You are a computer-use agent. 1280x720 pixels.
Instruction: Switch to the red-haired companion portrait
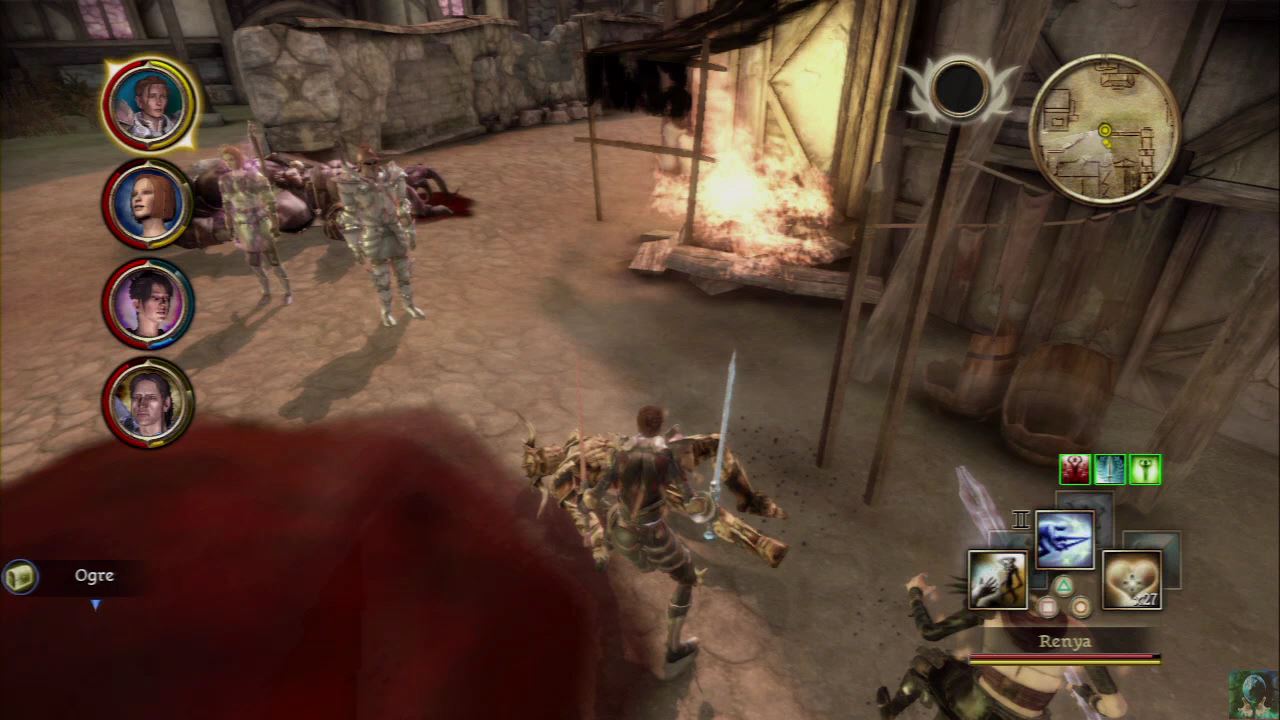148,203
